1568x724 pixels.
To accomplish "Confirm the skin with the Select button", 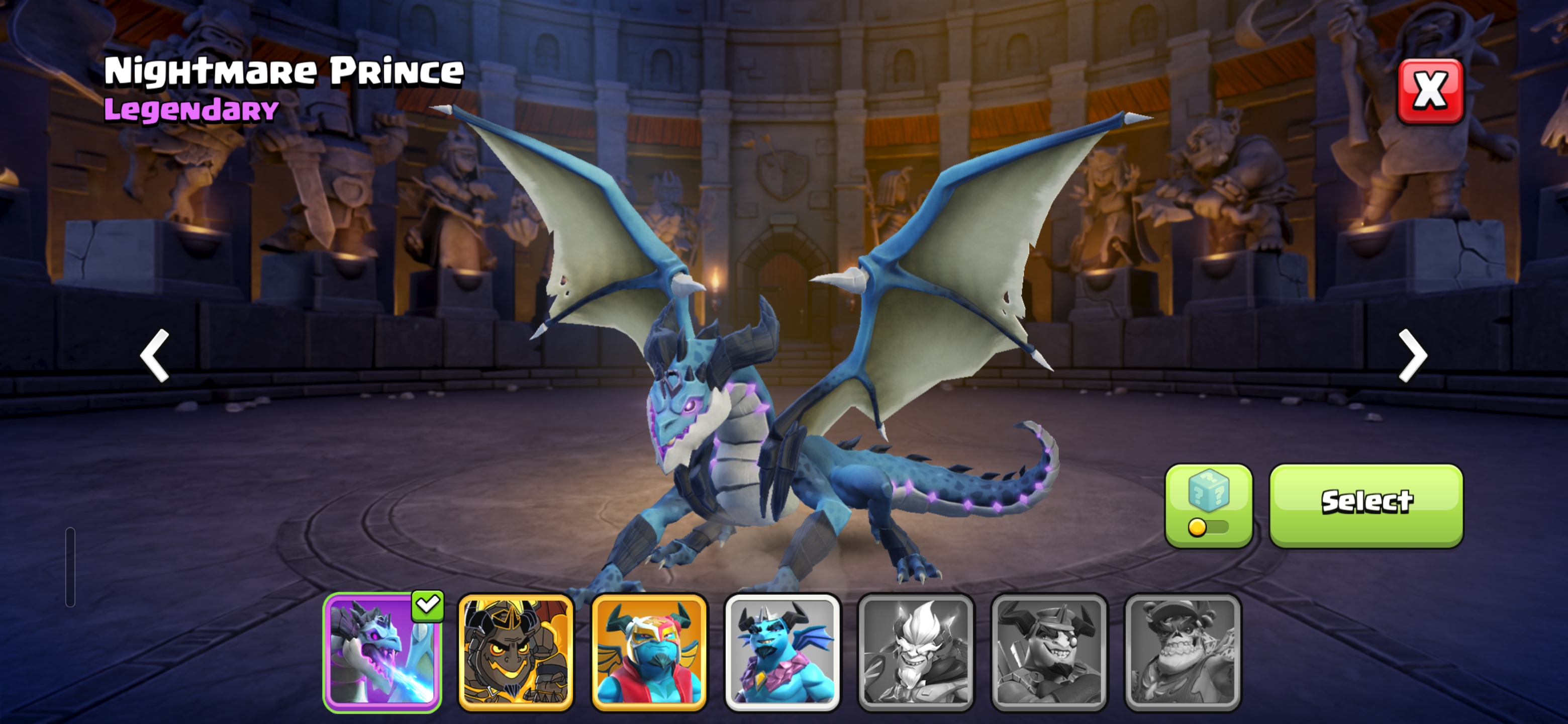I will pos(1366,505).
